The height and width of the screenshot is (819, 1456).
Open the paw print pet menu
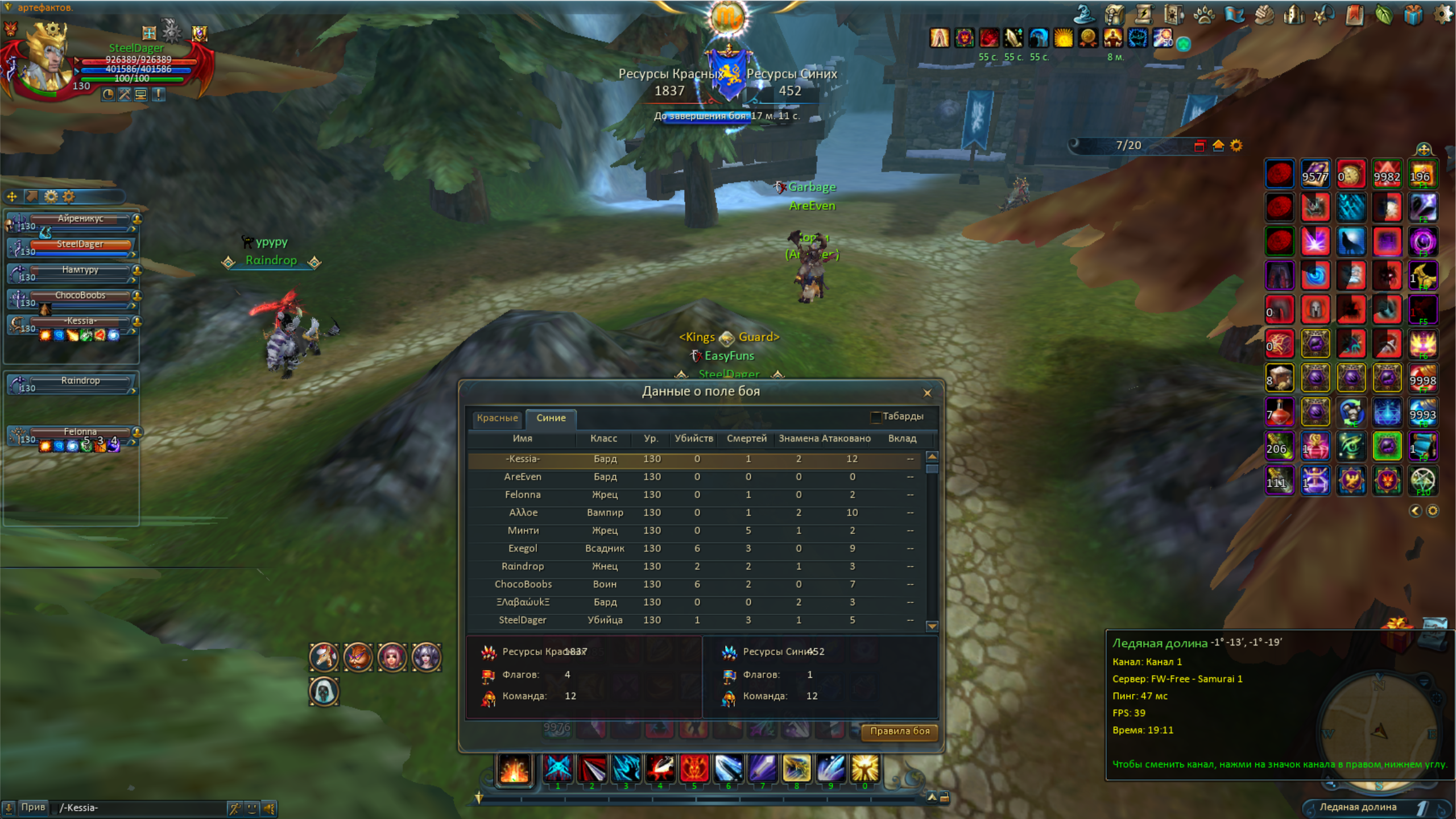1203,15
